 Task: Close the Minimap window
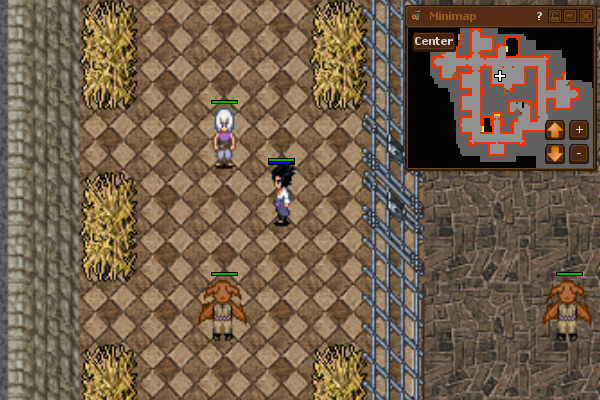click(x=586, y=16)
